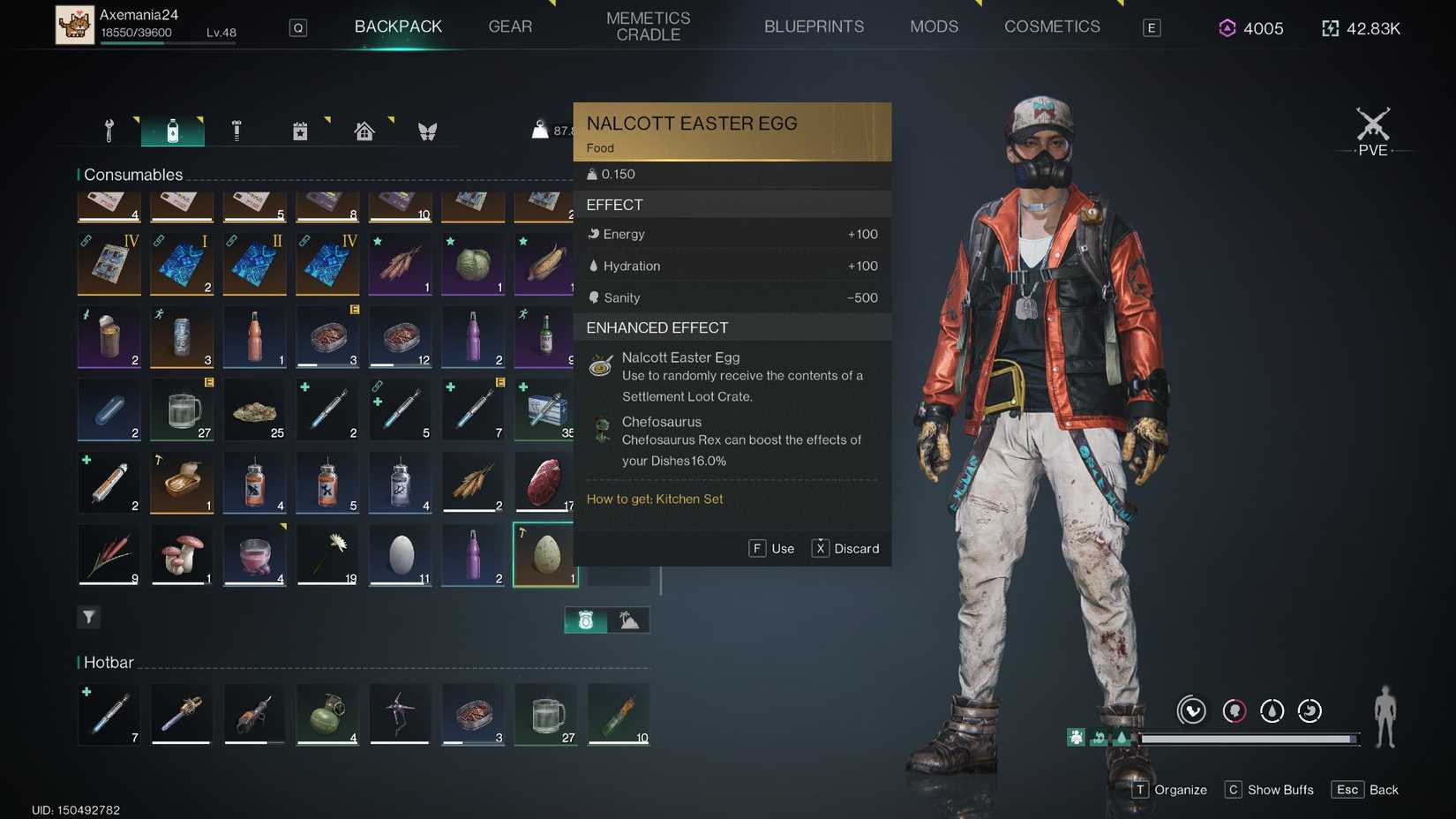
Task: Use the Nalcott Easter Egg item
Action: (x=771, y=548)
